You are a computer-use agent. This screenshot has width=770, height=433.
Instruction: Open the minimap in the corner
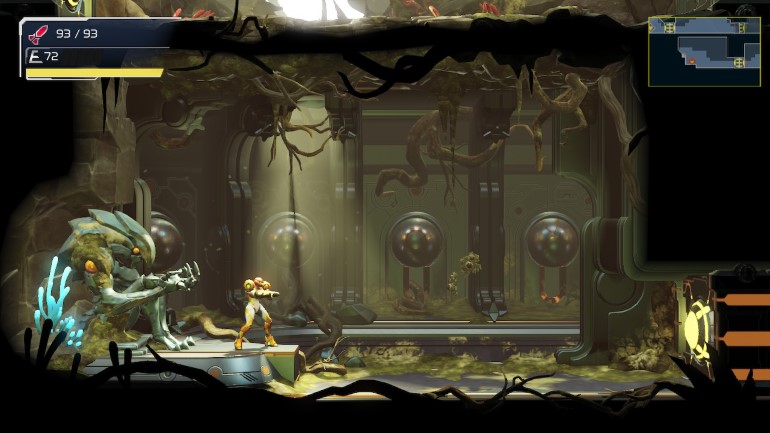click(x=703, y=50)
